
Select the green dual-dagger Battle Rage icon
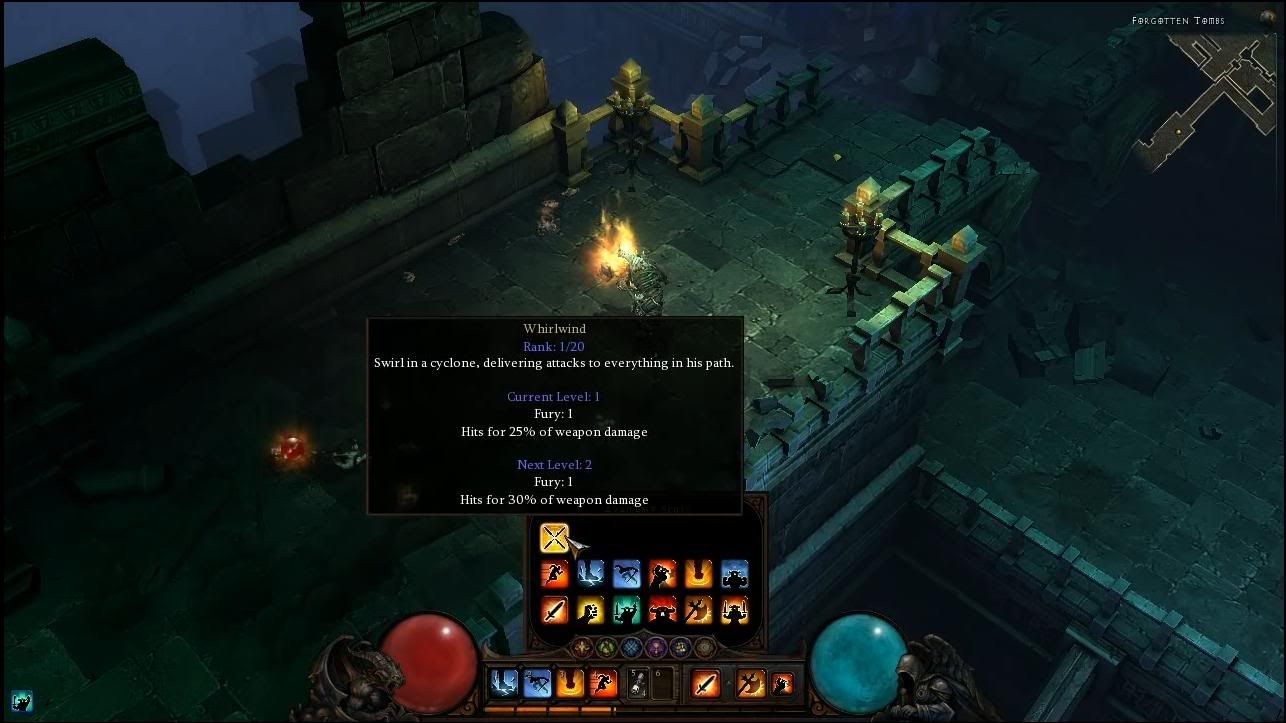pyautogui.click(x=627, y=610)
